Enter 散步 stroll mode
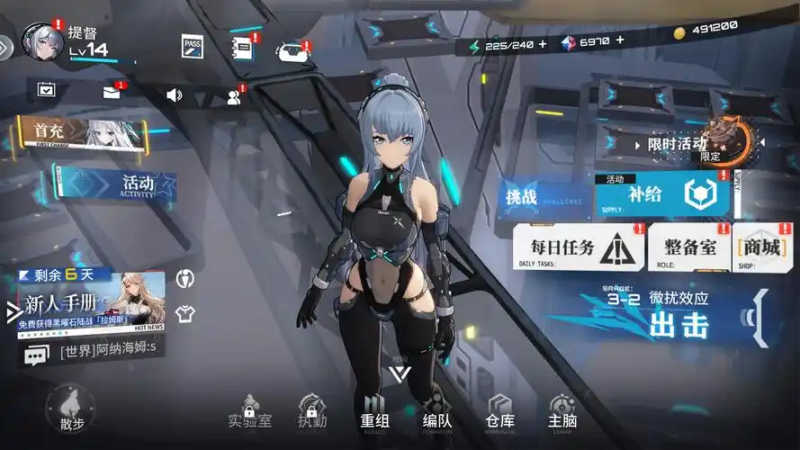800x450 pixels. click(x=71, y=409)
